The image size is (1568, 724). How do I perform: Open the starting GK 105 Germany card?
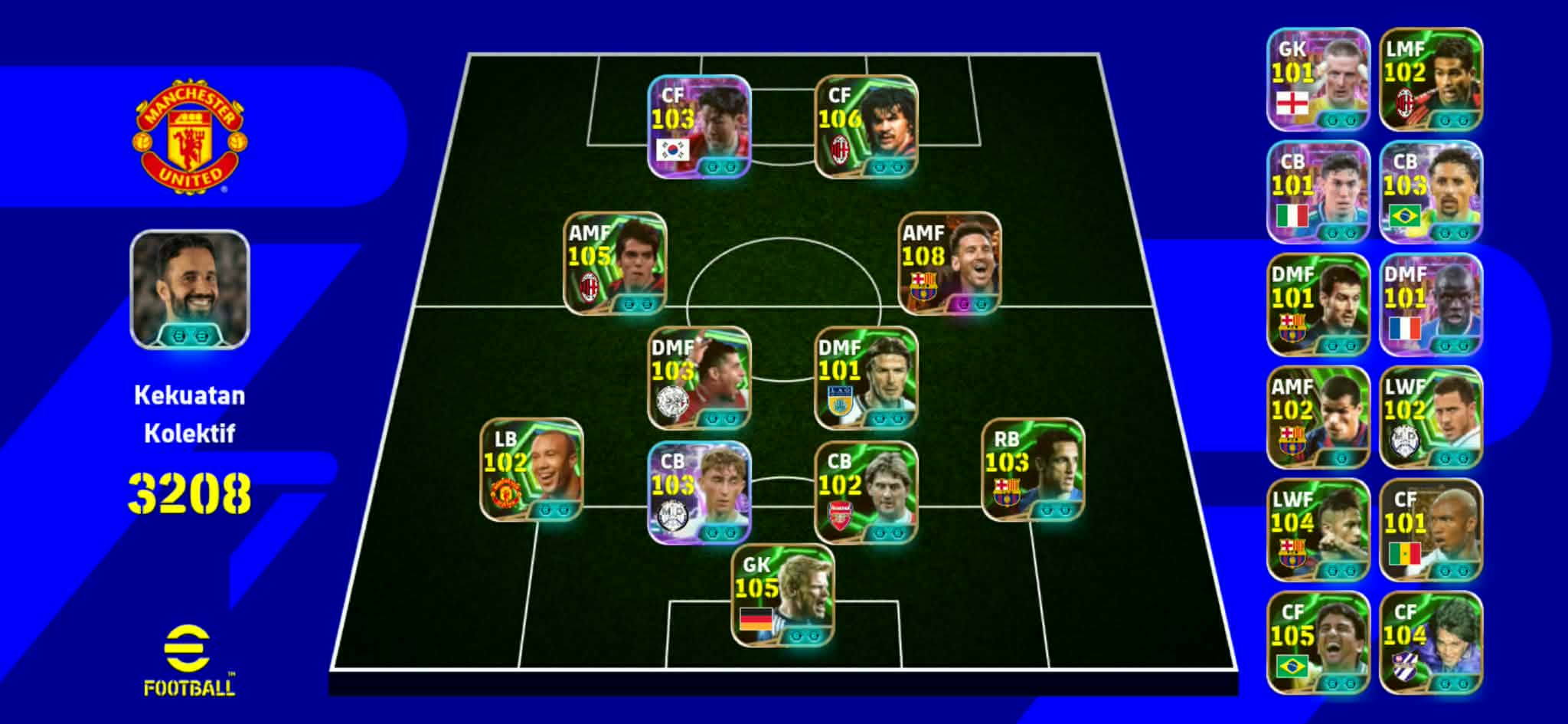[x=782, y=595]
